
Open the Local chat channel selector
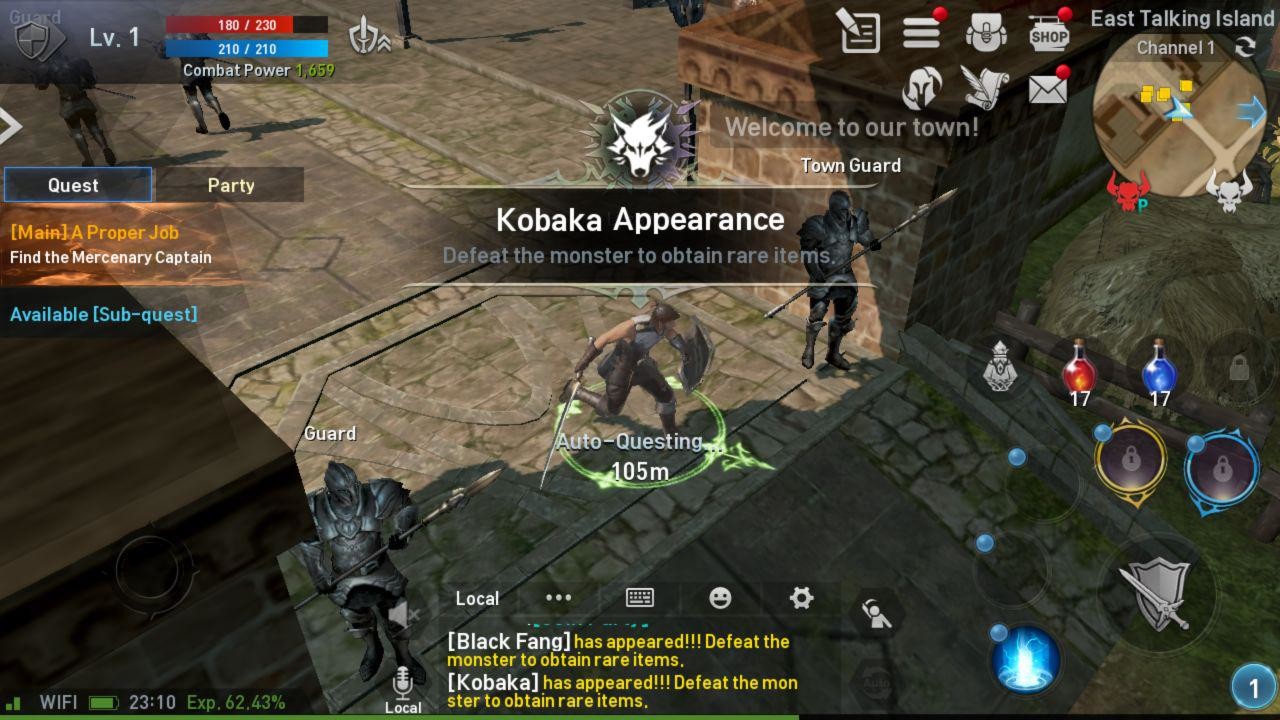pos(477,598)
